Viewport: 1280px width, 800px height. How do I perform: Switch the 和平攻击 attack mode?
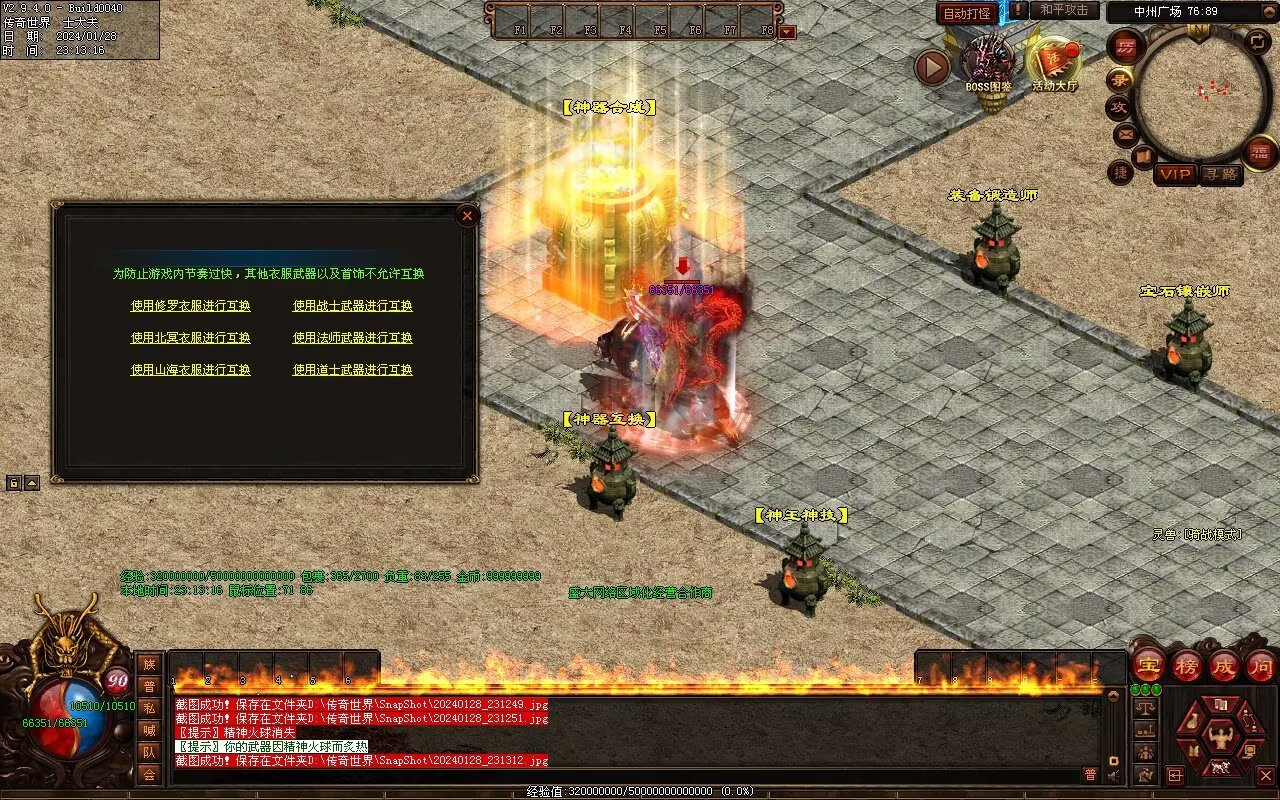coord(1063,10)
